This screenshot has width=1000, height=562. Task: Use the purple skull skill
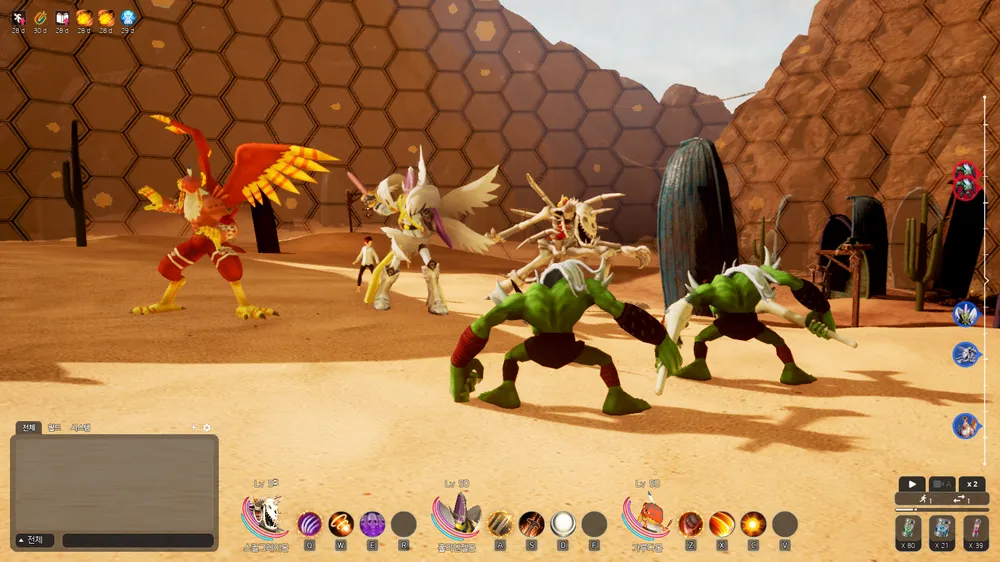pyautogui.click(x=372, y=523)
